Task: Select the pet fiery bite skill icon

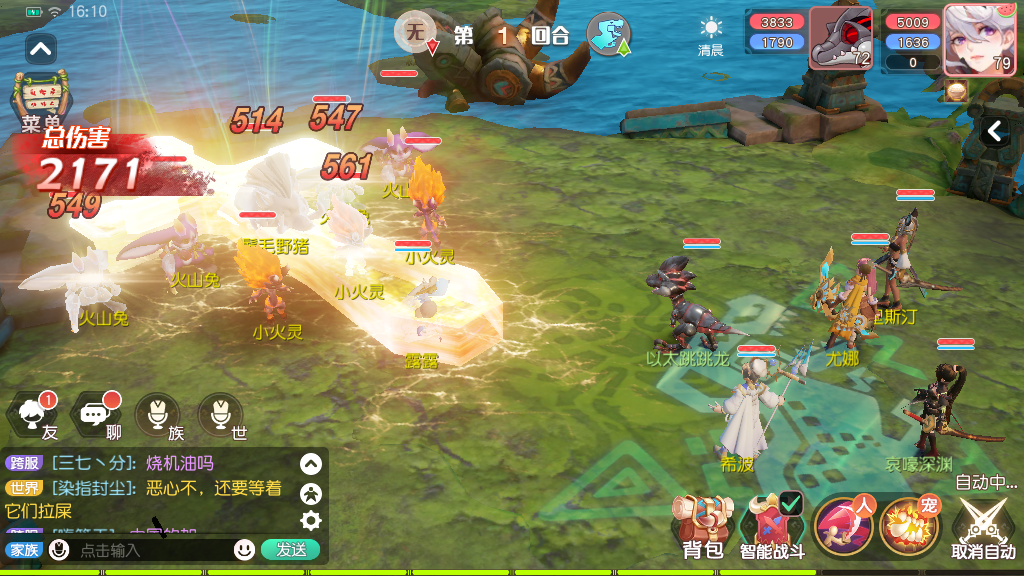Action: pos(908,526)
